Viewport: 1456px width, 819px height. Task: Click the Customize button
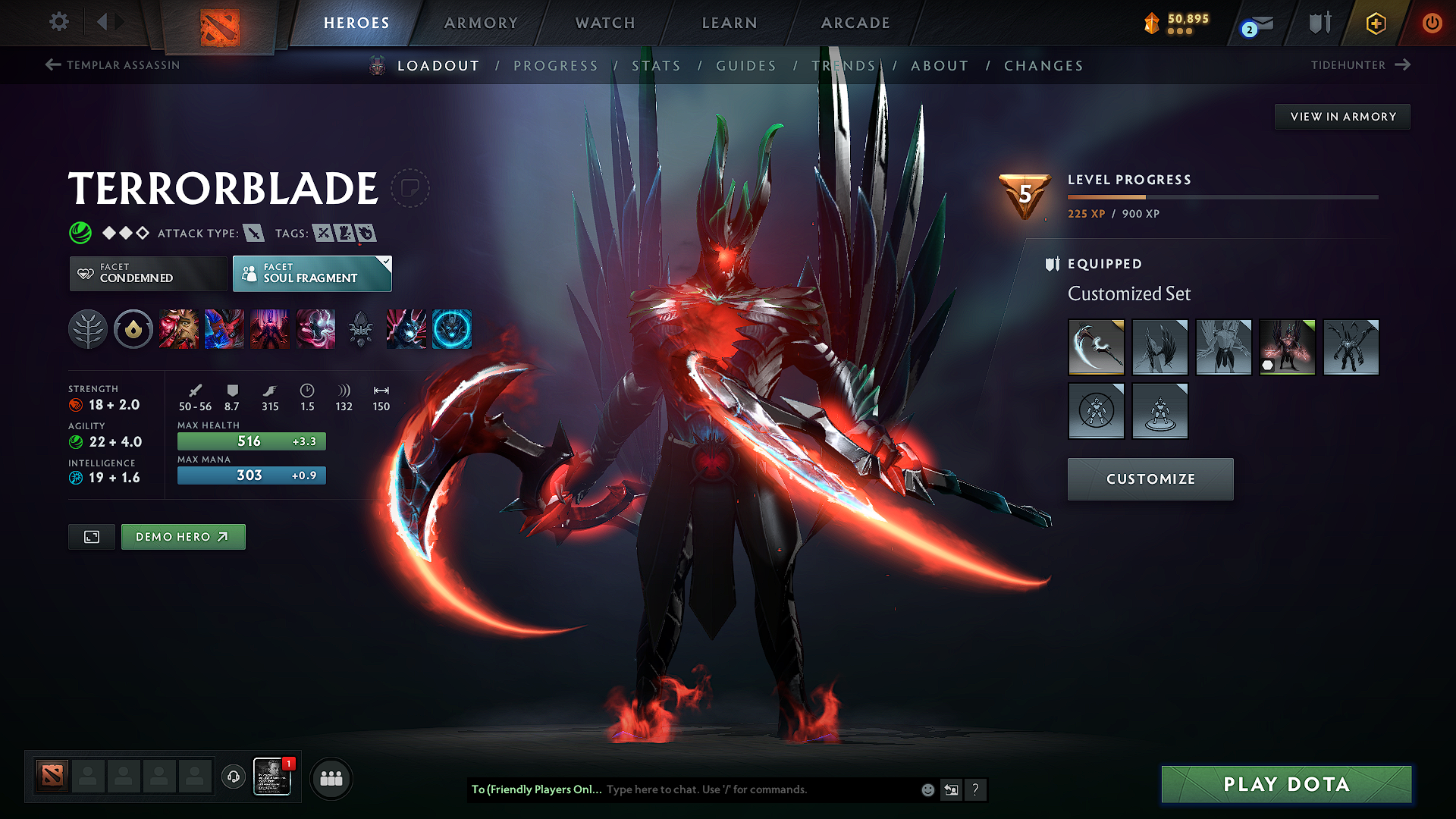coord(1150,479)
